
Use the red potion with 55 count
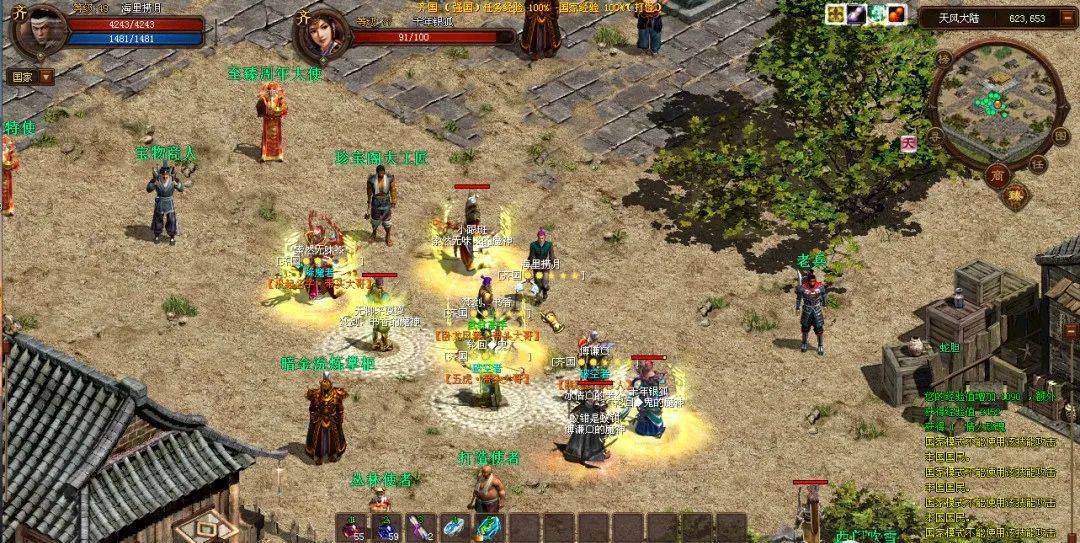(352, 527)
